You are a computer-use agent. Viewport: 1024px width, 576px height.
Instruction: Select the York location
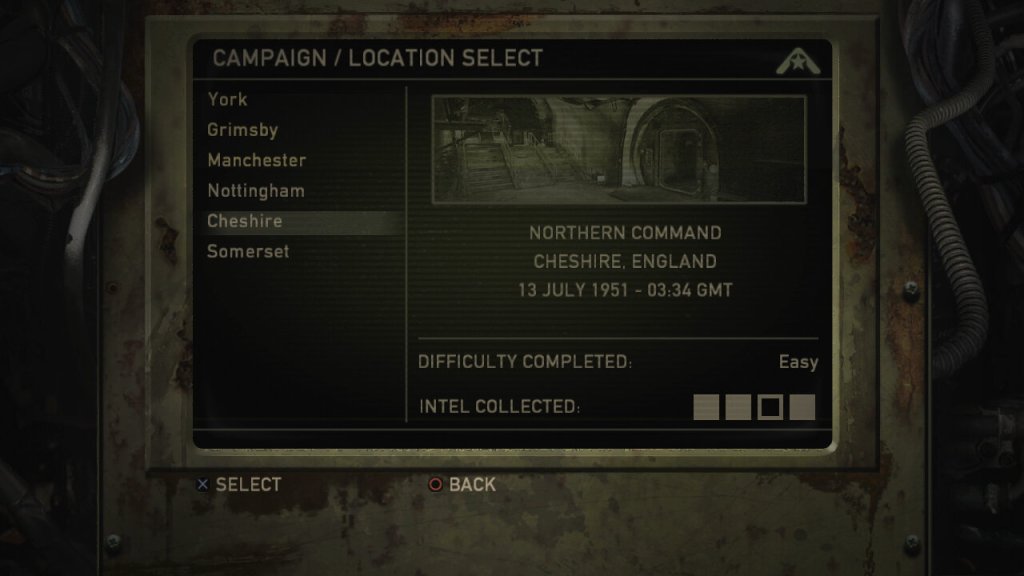point(228,99)
